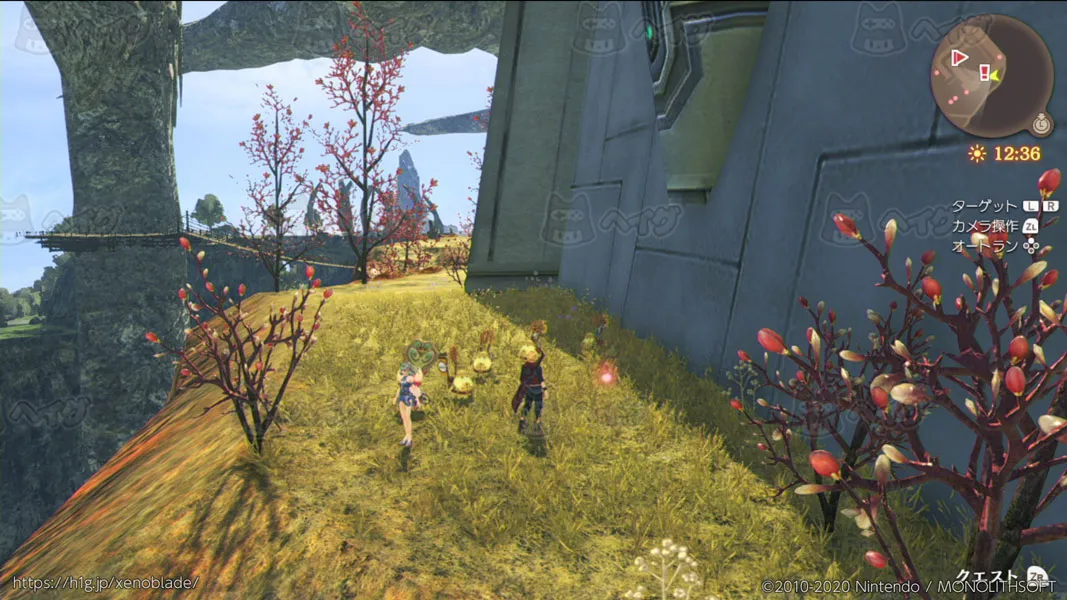Select the ターゲット target option
Screen dimensions: 1067x600
tap(984, 206)
